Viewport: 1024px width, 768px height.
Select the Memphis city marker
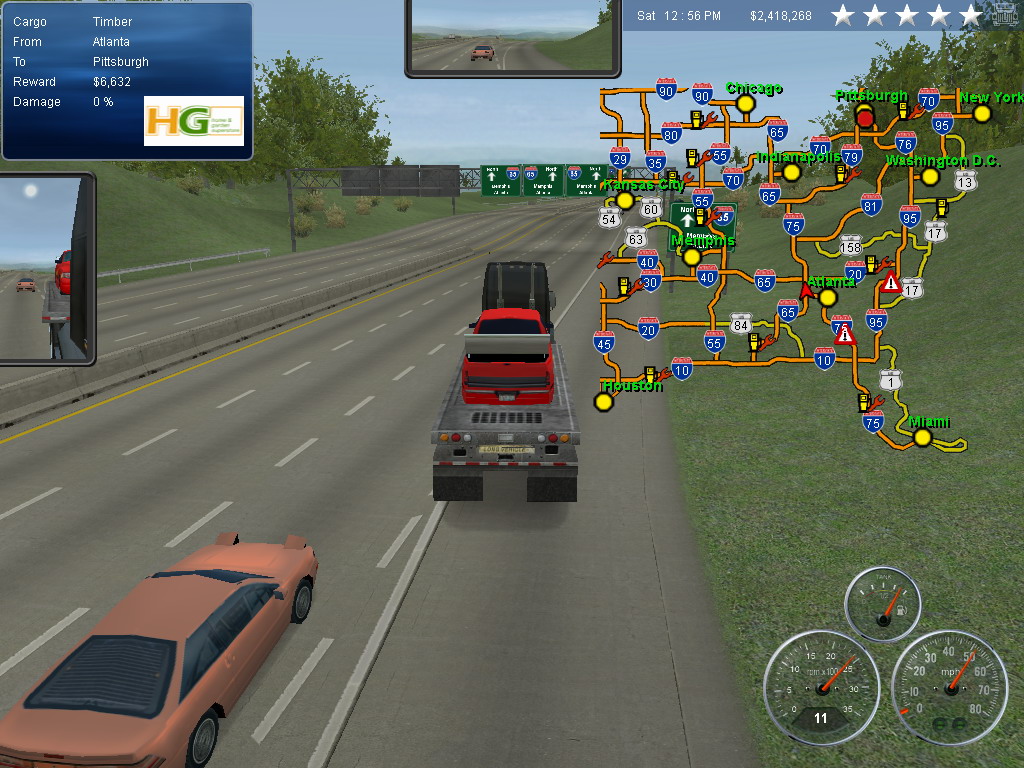click(691, 257)
